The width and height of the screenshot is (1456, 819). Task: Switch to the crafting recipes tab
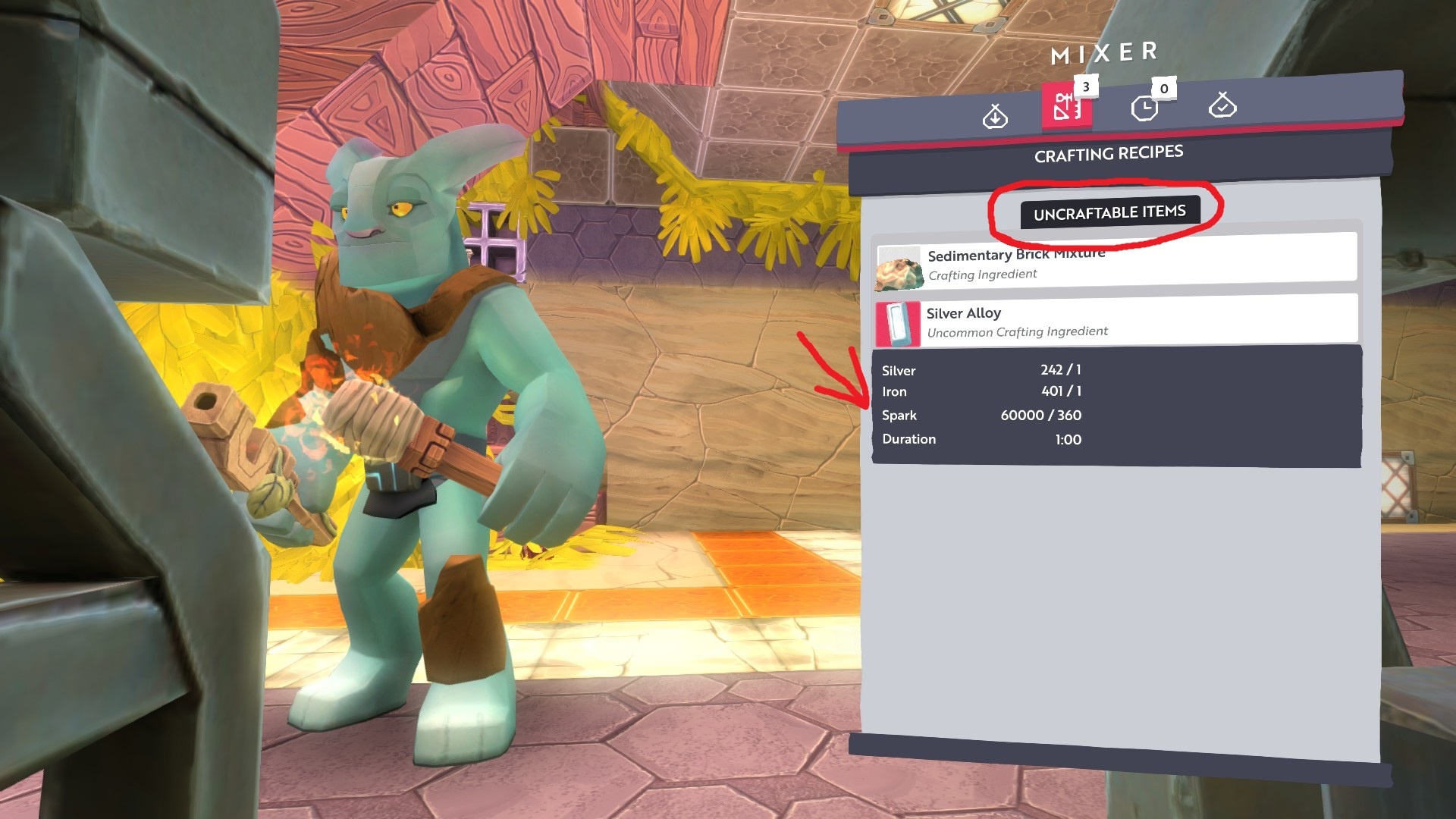pos(1066,106)
